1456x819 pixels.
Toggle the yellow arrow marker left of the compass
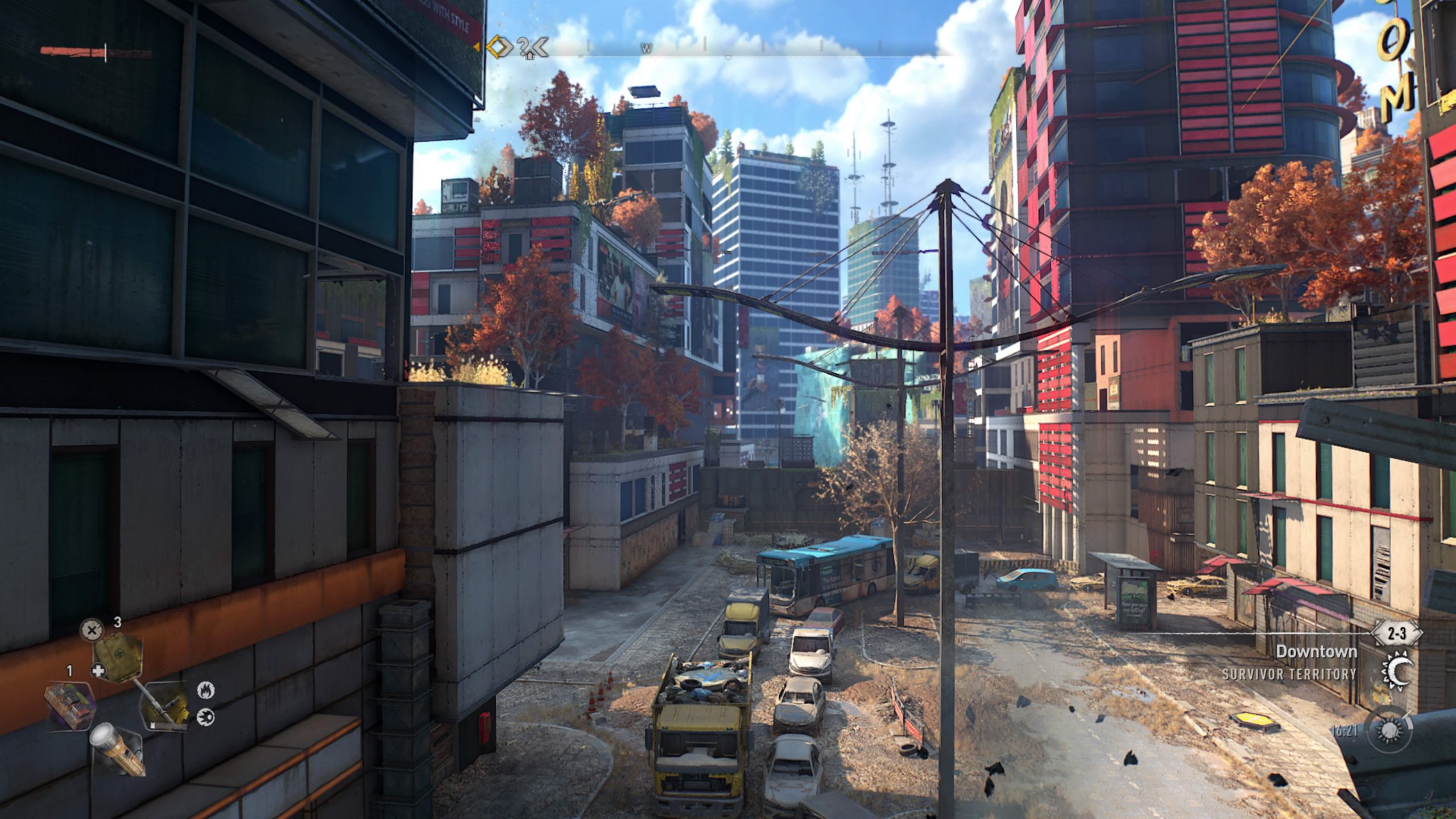click(x=478, y=47)
